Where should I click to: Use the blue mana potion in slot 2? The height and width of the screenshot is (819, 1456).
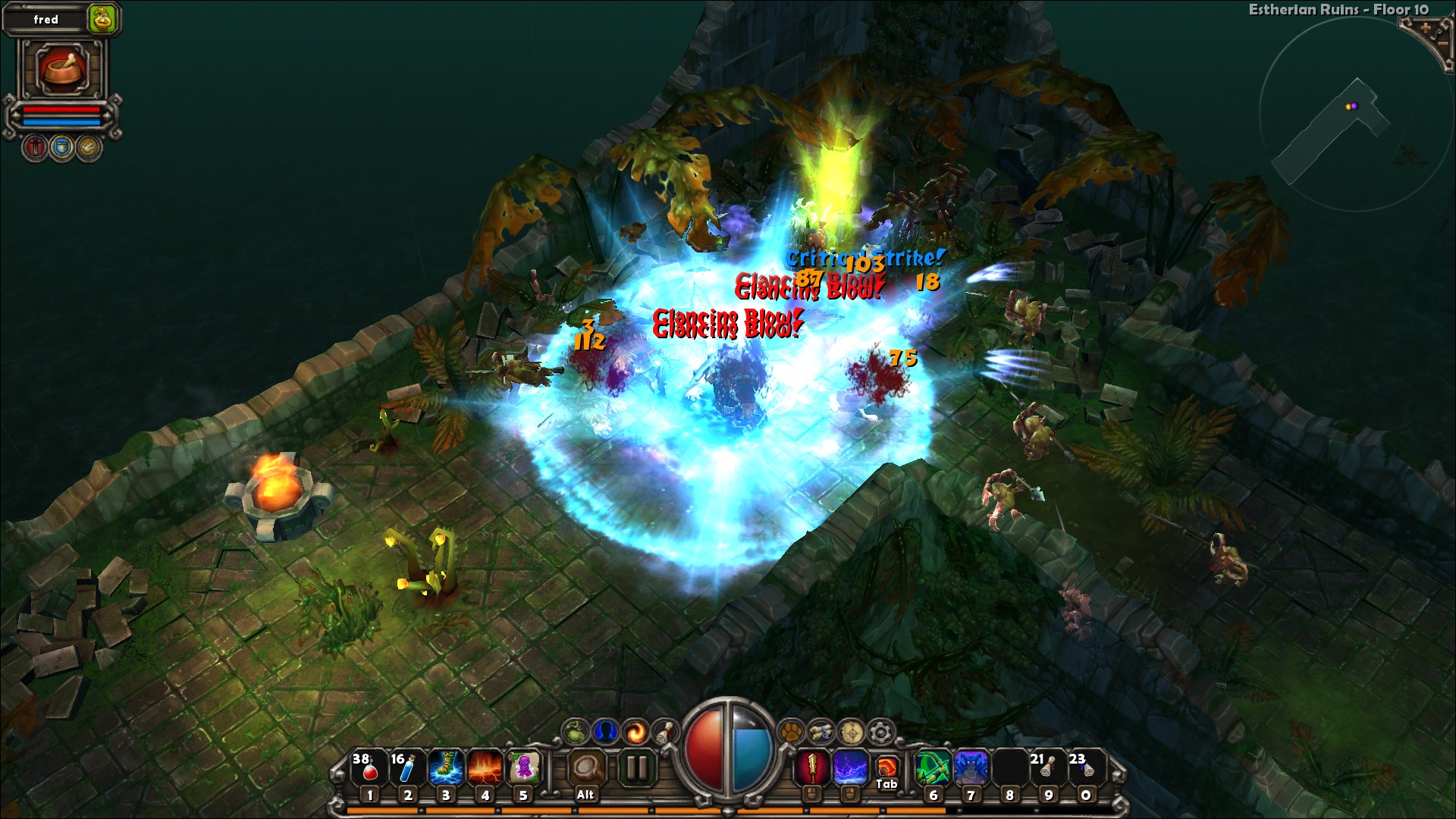(x=406, y=767)
